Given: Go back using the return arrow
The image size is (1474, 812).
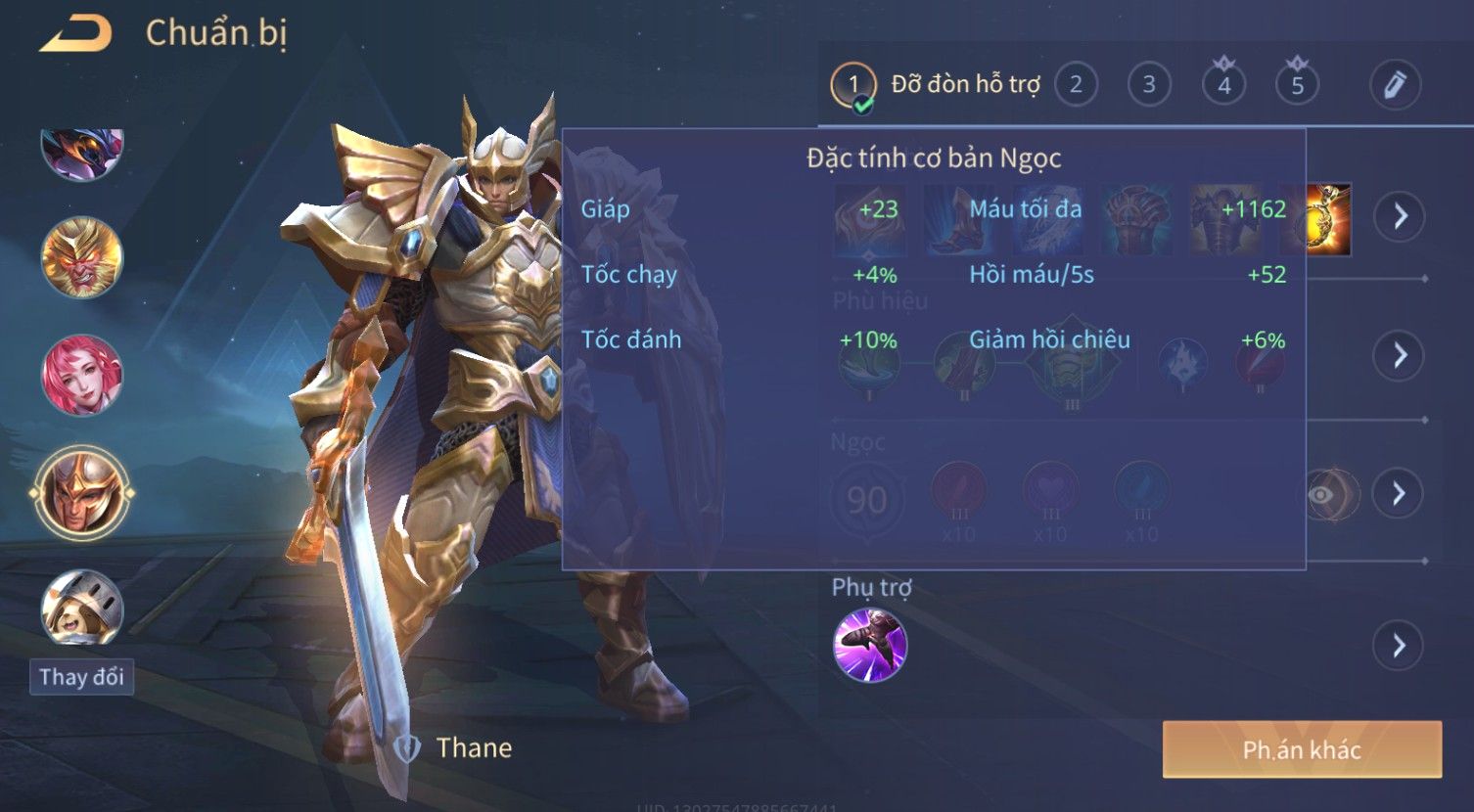Looking at the screenshot, I should pos(75,34).
